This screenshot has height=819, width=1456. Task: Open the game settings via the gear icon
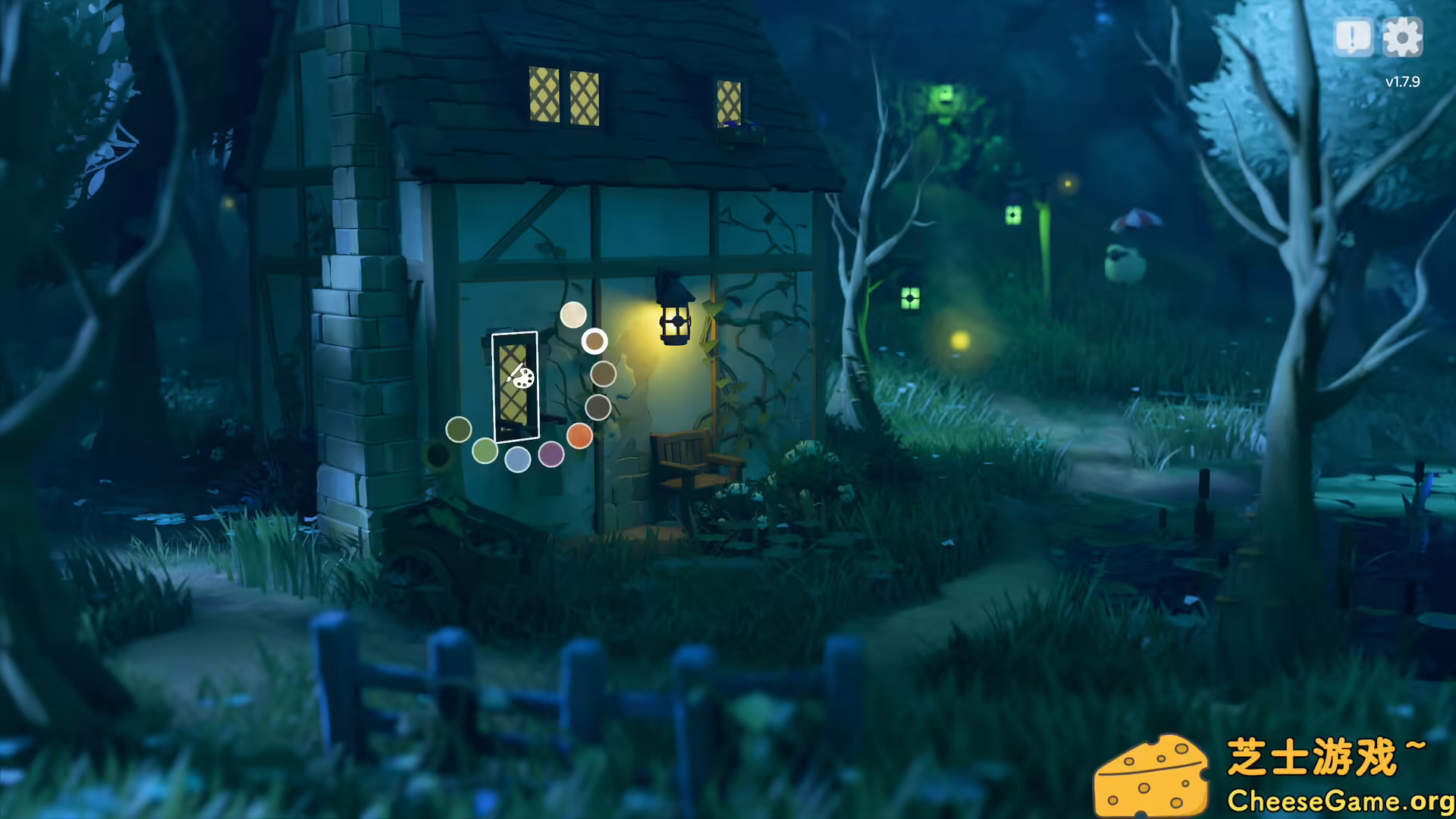(x=1404, y=36)
